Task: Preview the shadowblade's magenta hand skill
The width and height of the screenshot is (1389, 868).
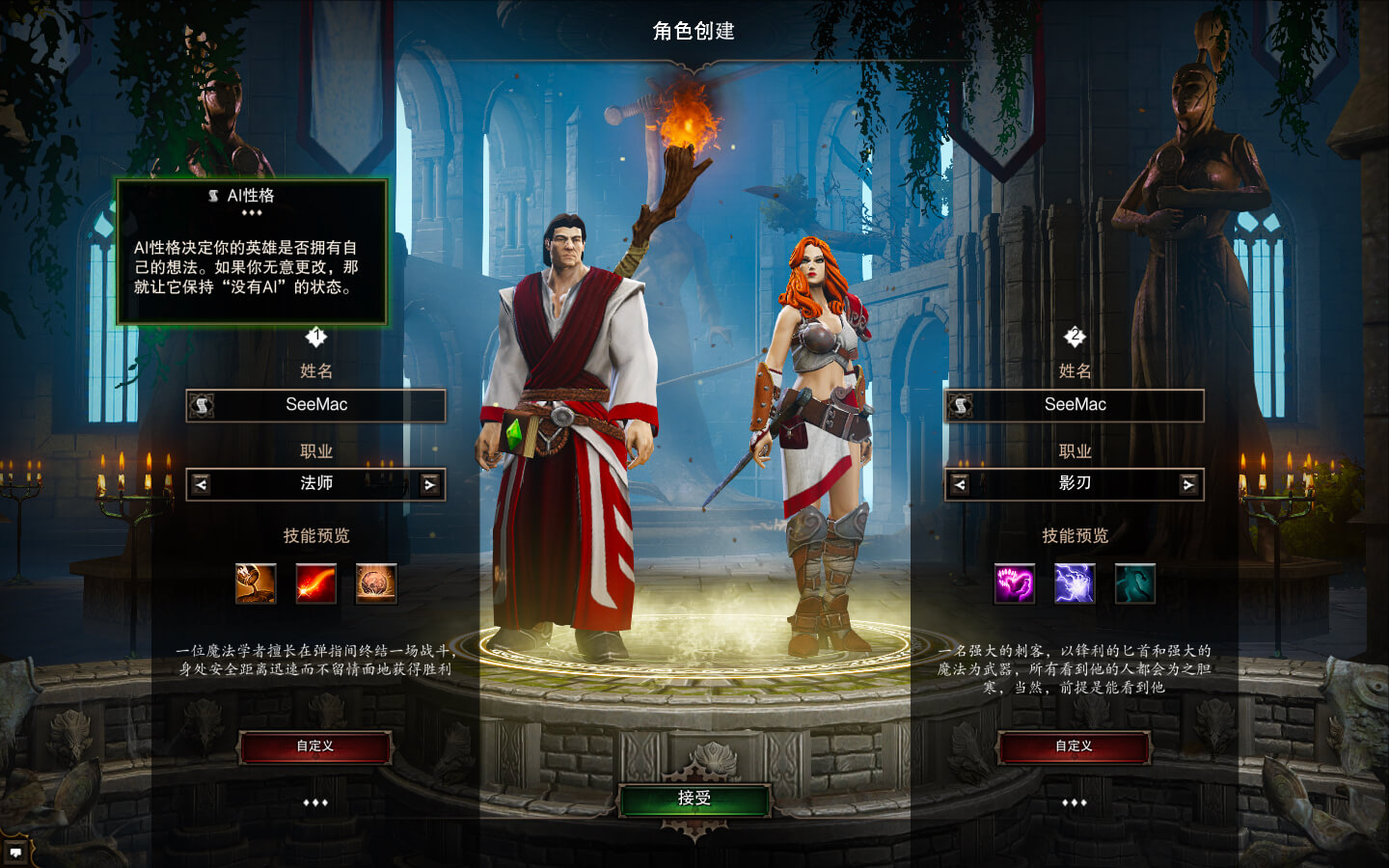Action: [x=1015, y=583]
